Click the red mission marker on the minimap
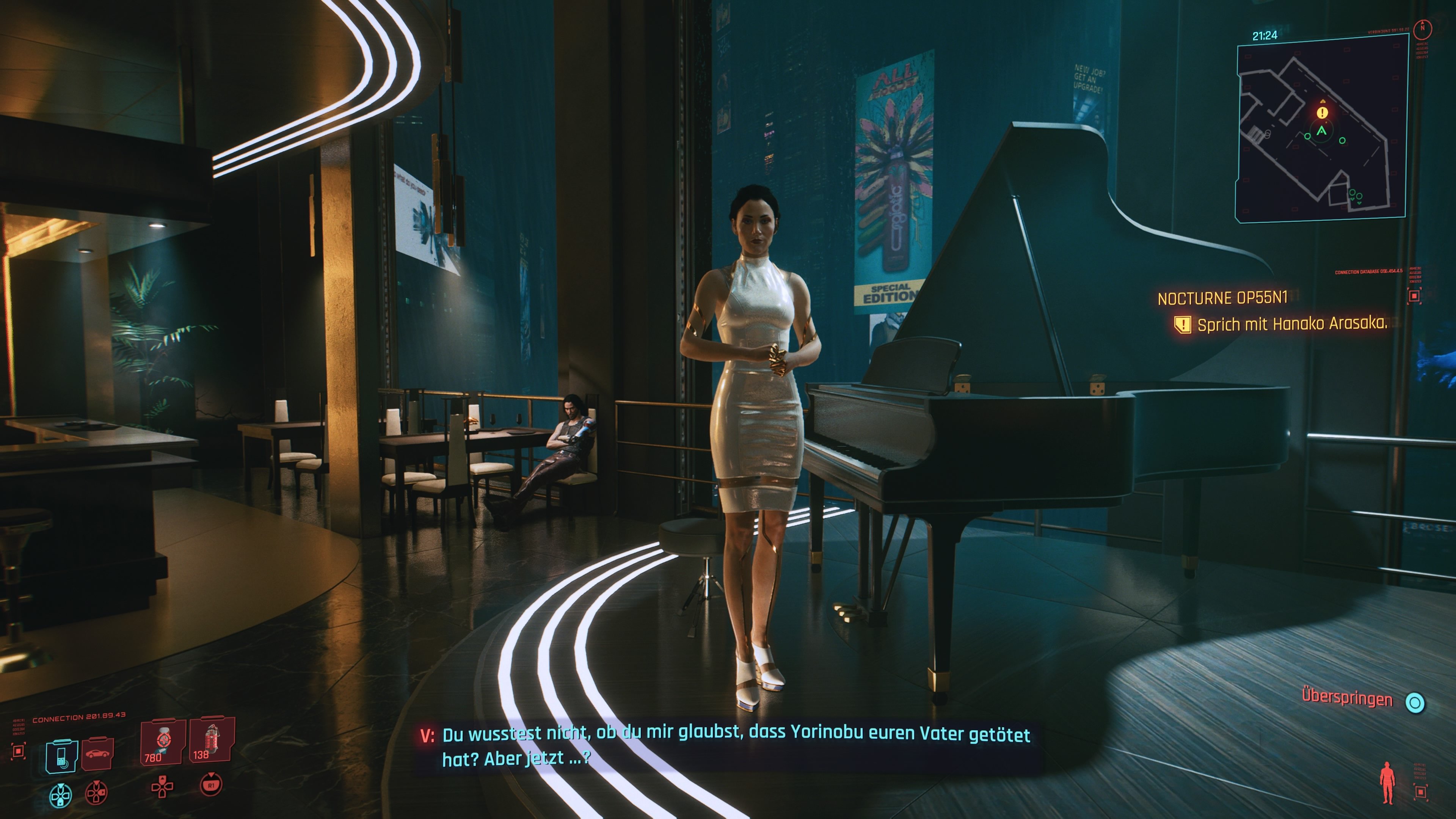Screen dimensions: 1456x819 tap(1322, 113)
